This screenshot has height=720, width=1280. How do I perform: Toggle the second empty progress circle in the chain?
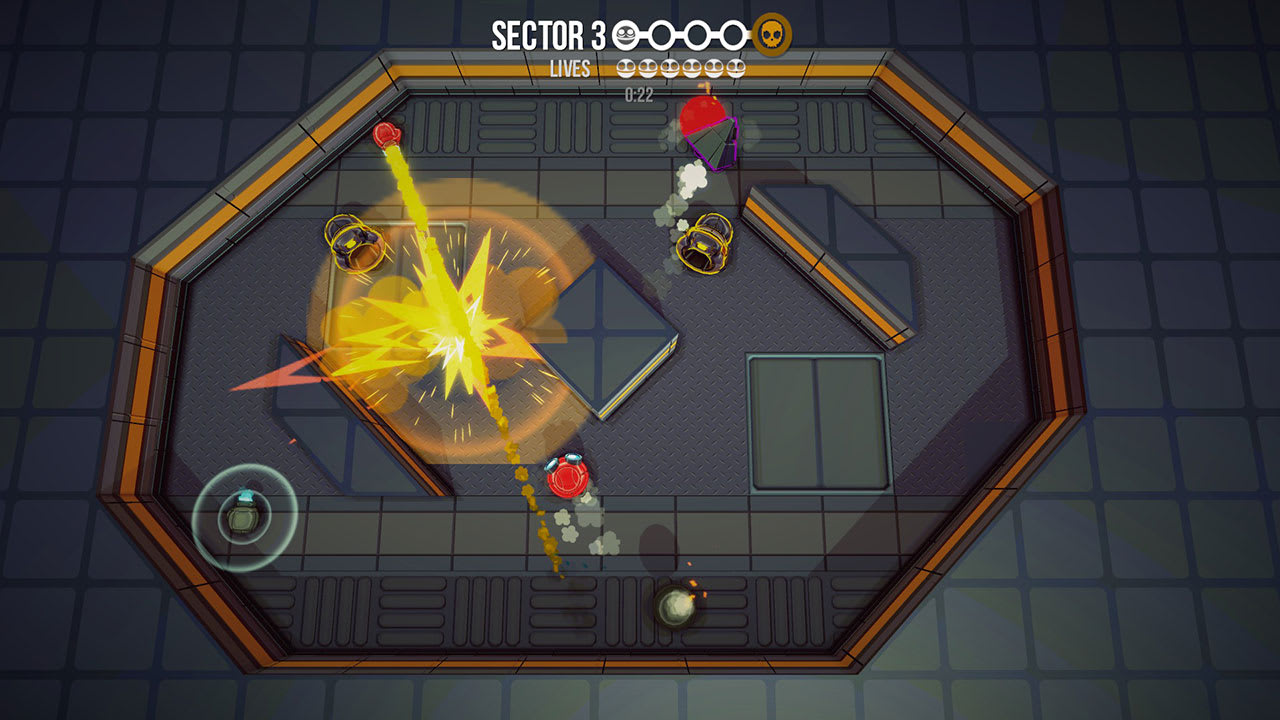(663, 33)
